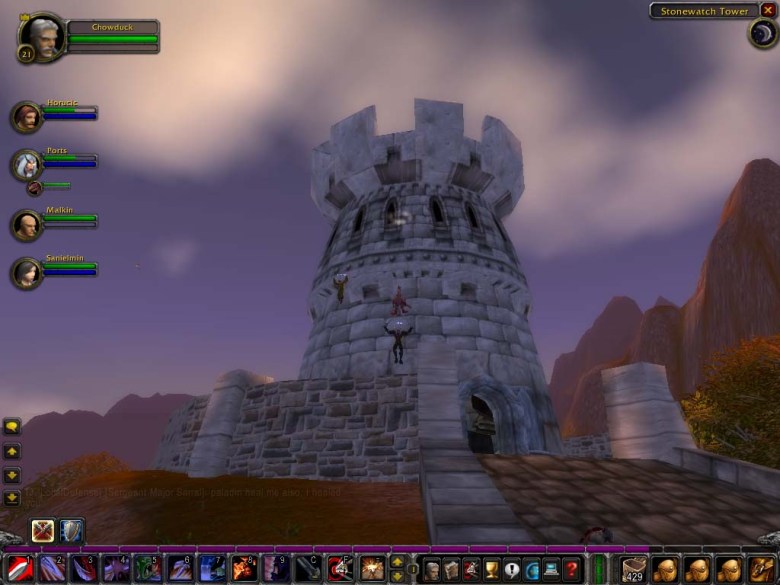Open the main backpack slot

pyautogui.click(x=760, y=570)
